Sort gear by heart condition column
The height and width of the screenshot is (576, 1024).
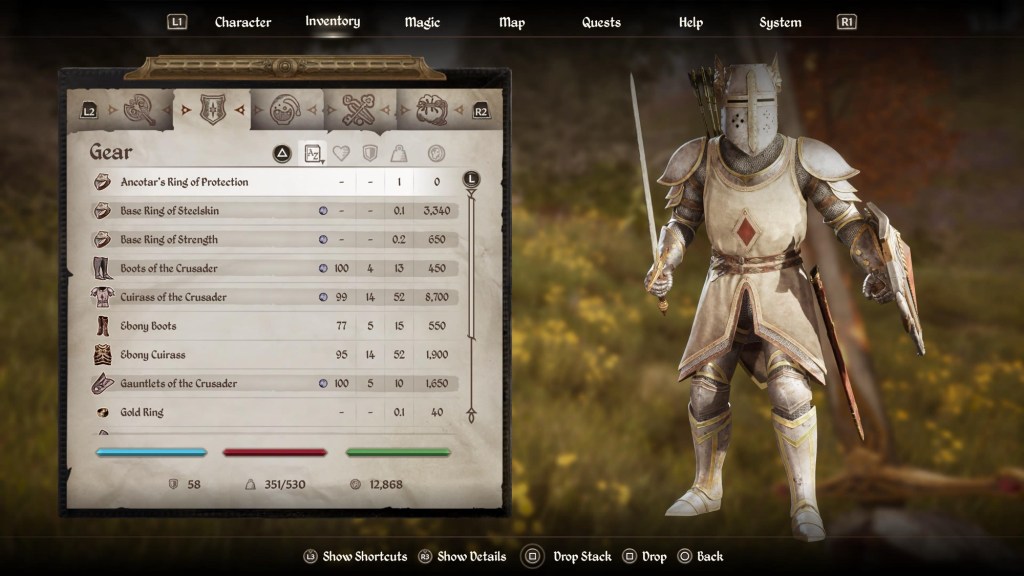tap(341, 153)
